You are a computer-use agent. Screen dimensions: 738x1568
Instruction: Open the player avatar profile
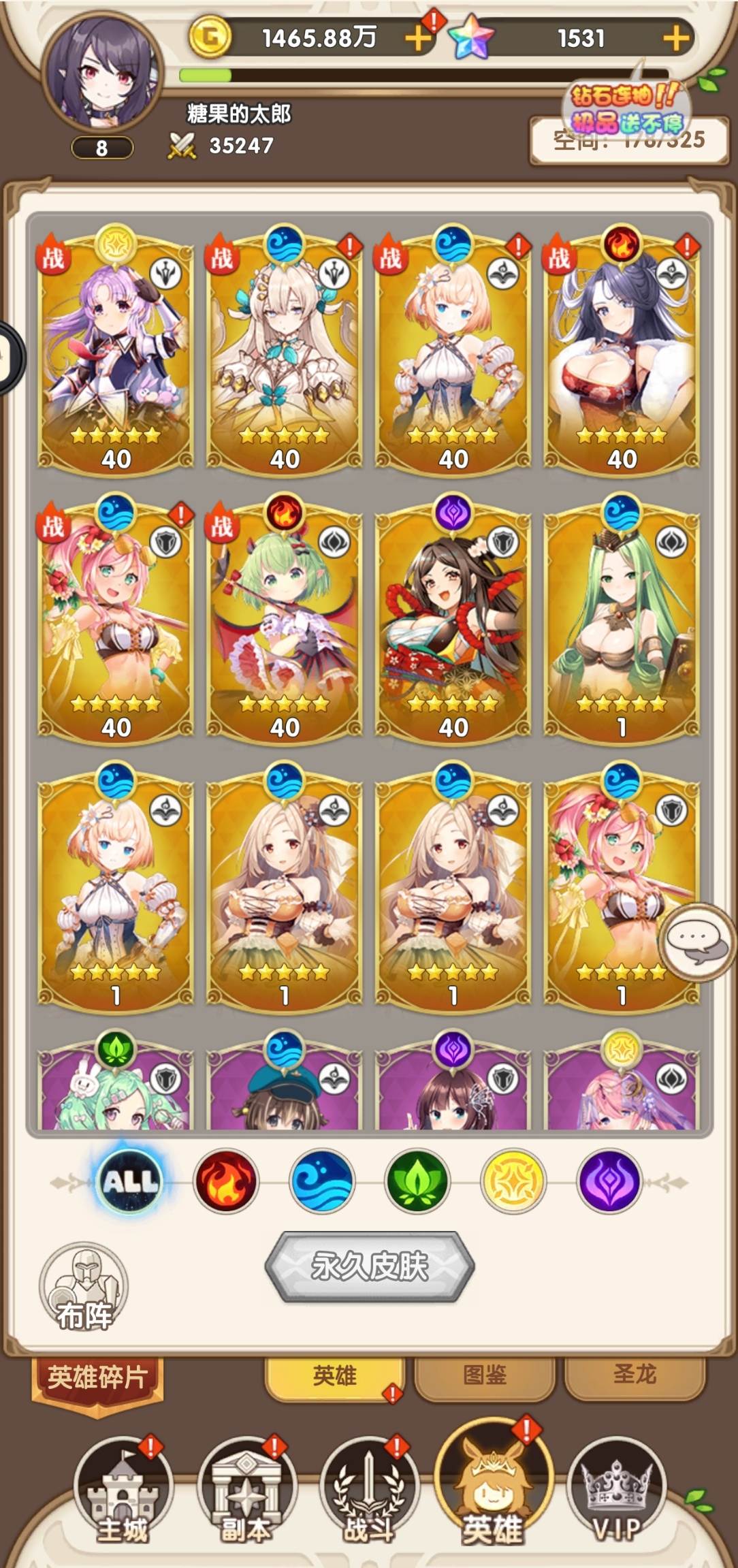pyautogui.click(x=102, y=71)
